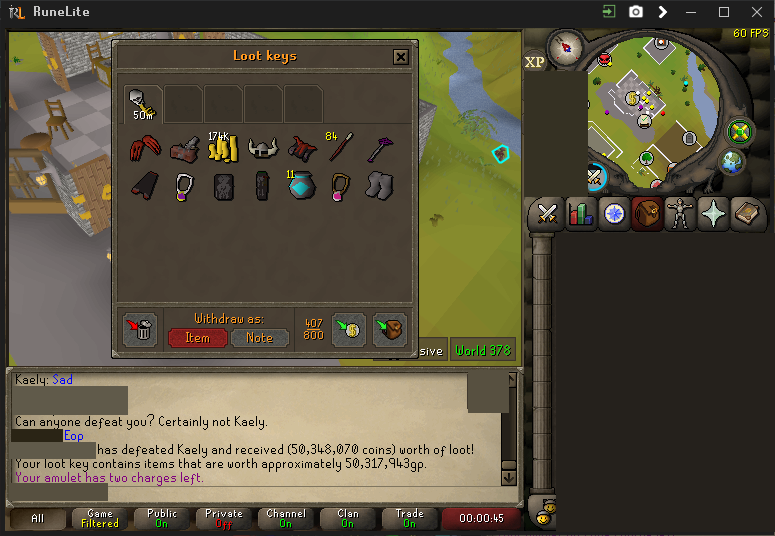Deposit loot to bank with coin button

(348, 329)
